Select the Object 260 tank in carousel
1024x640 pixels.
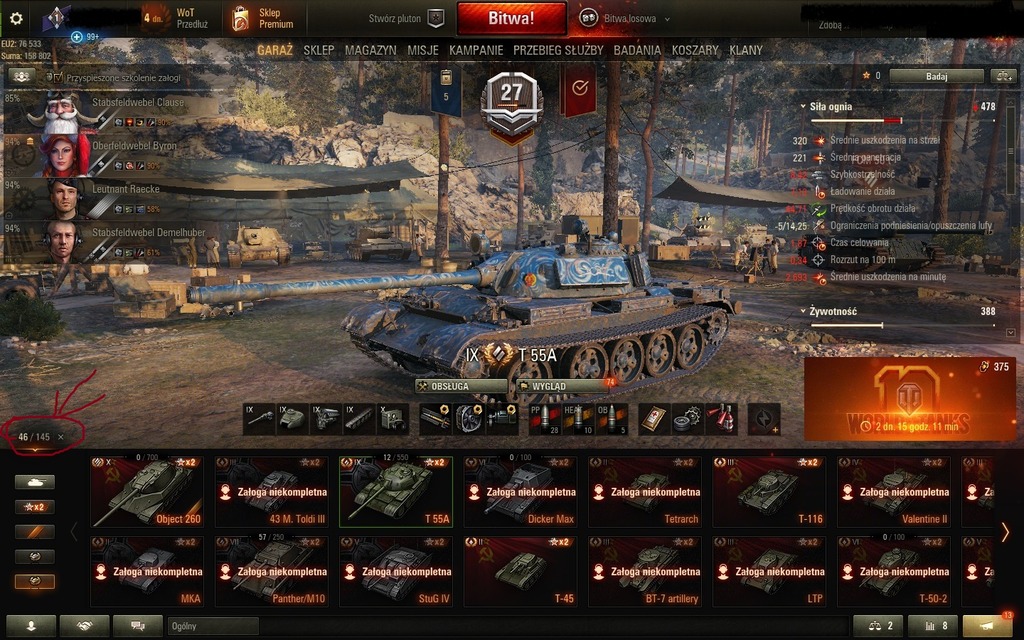[146, 492]
